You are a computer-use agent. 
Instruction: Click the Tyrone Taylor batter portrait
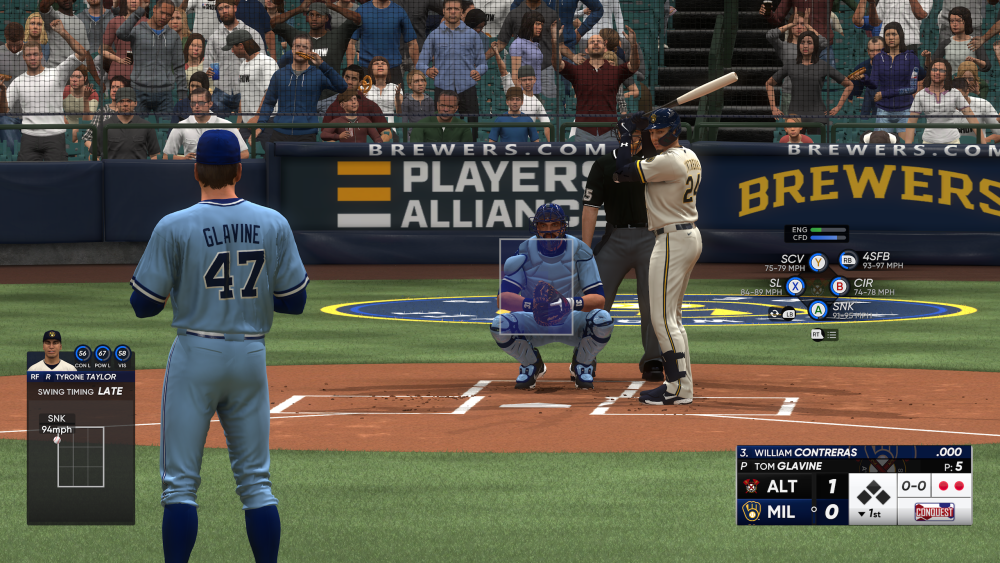pos(51,350)
